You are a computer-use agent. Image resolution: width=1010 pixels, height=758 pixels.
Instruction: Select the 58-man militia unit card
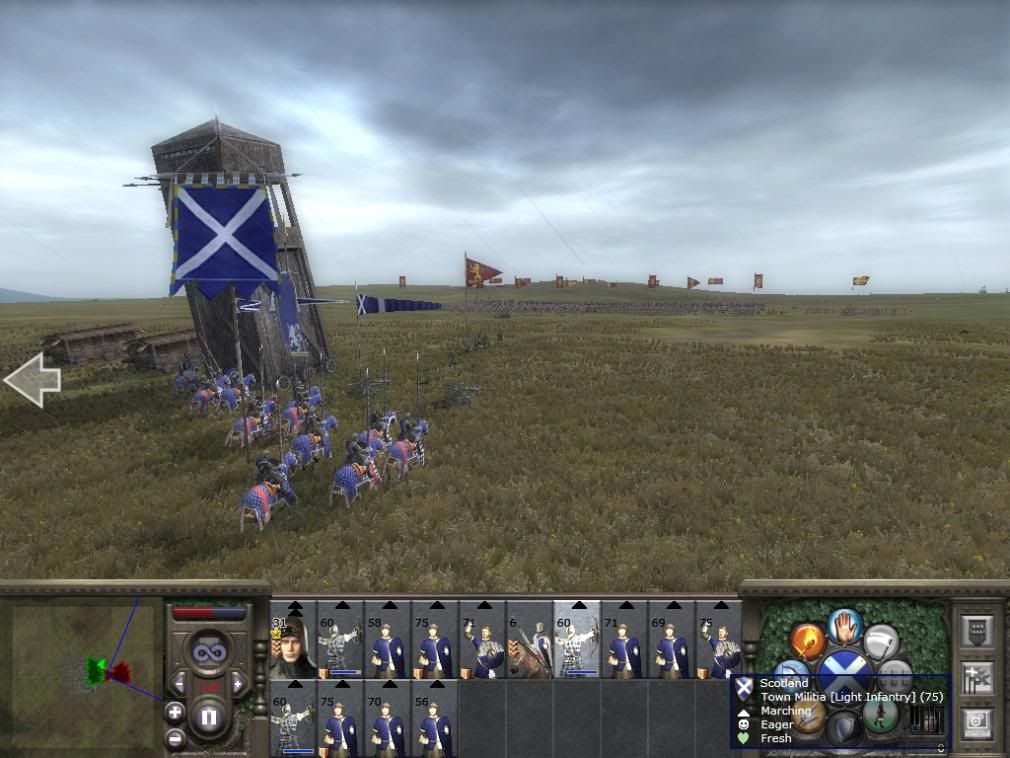click(x=388, y=641)
